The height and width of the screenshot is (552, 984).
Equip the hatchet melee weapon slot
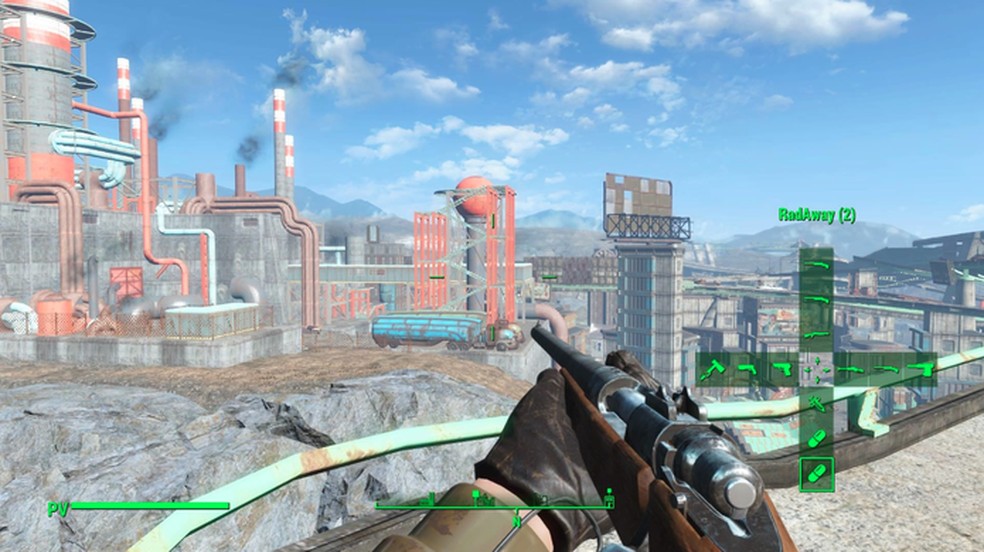(x=712, y=370)
